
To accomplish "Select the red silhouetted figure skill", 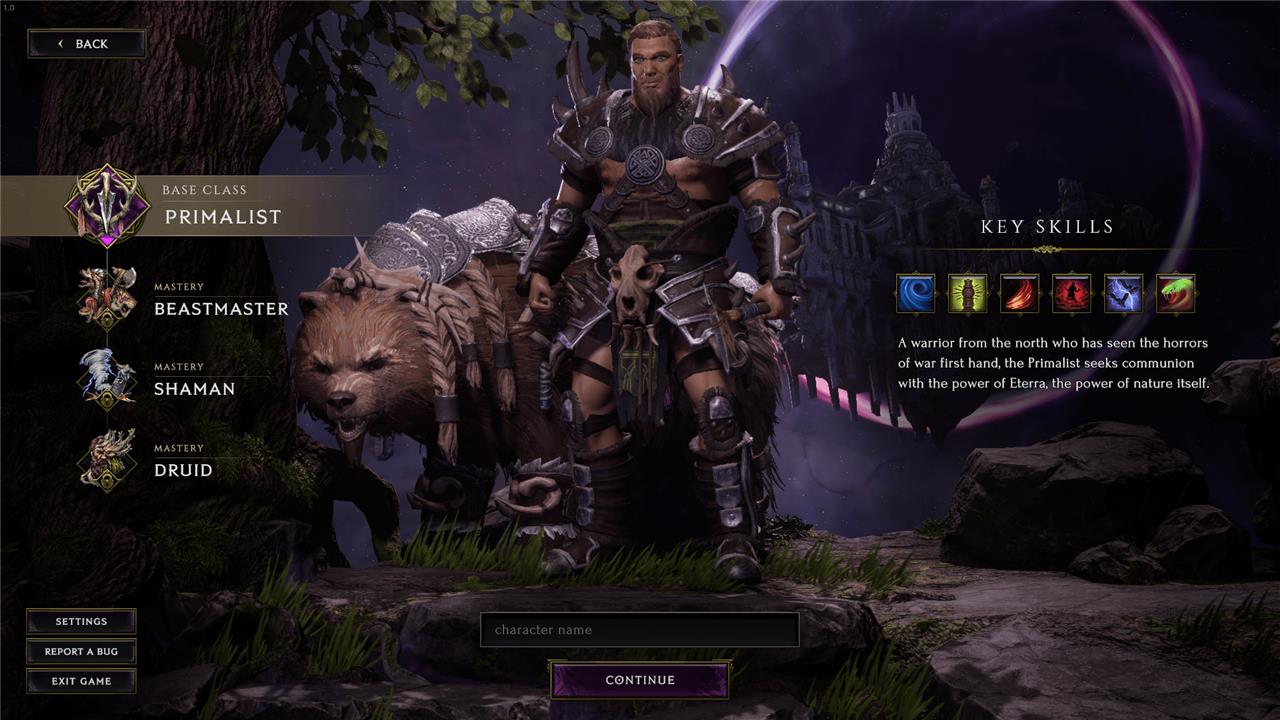I will (1072, 294).
